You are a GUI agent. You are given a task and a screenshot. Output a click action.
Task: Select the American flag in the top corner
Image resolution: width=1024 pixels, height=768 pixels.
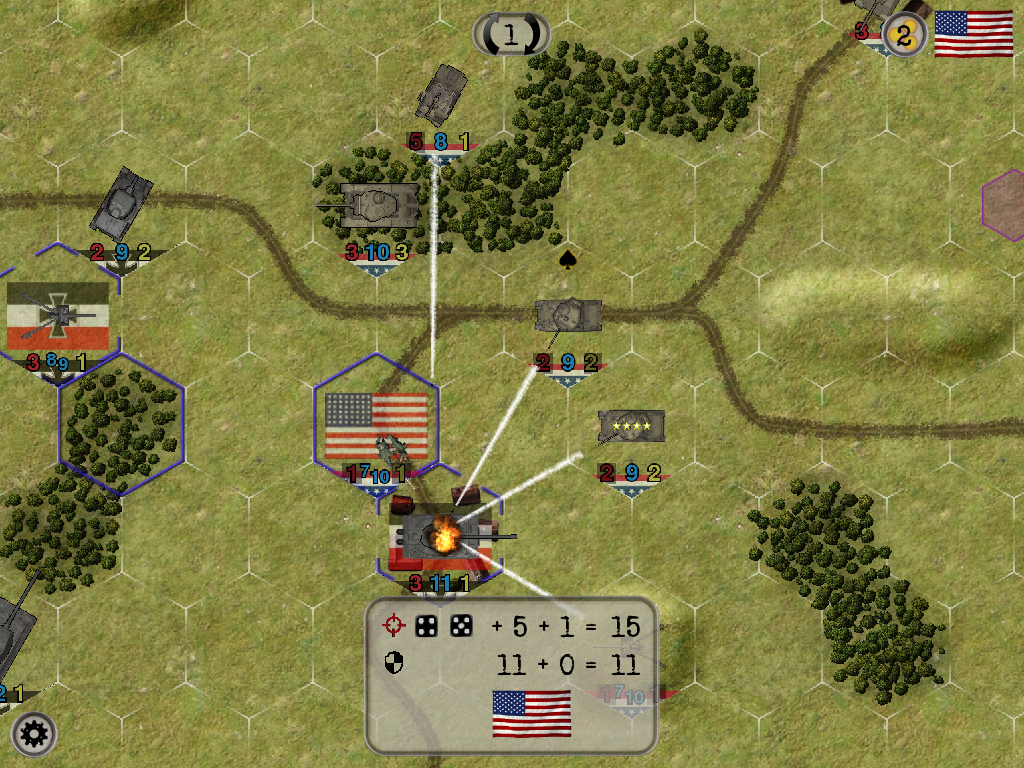(x=973, y=34)
